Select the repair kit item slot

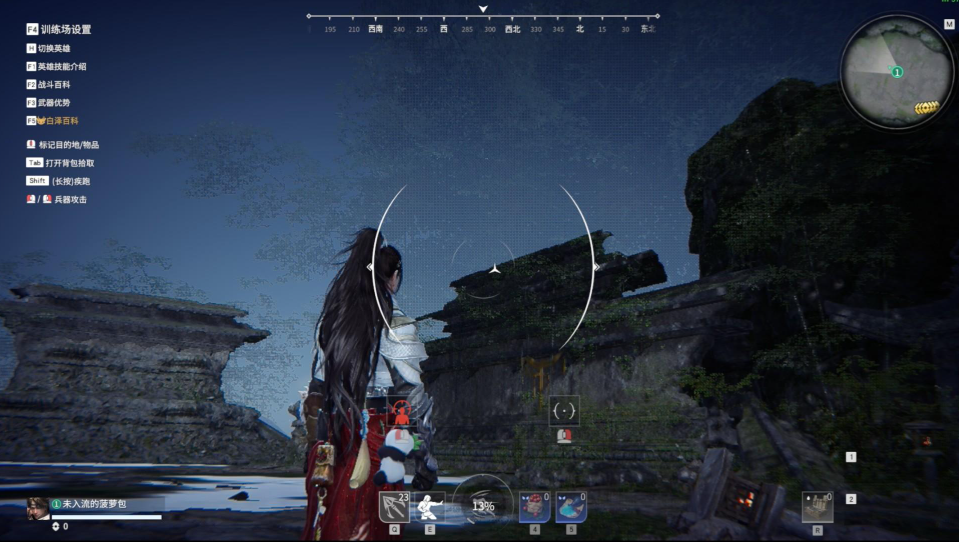click(x=817, y=506)
